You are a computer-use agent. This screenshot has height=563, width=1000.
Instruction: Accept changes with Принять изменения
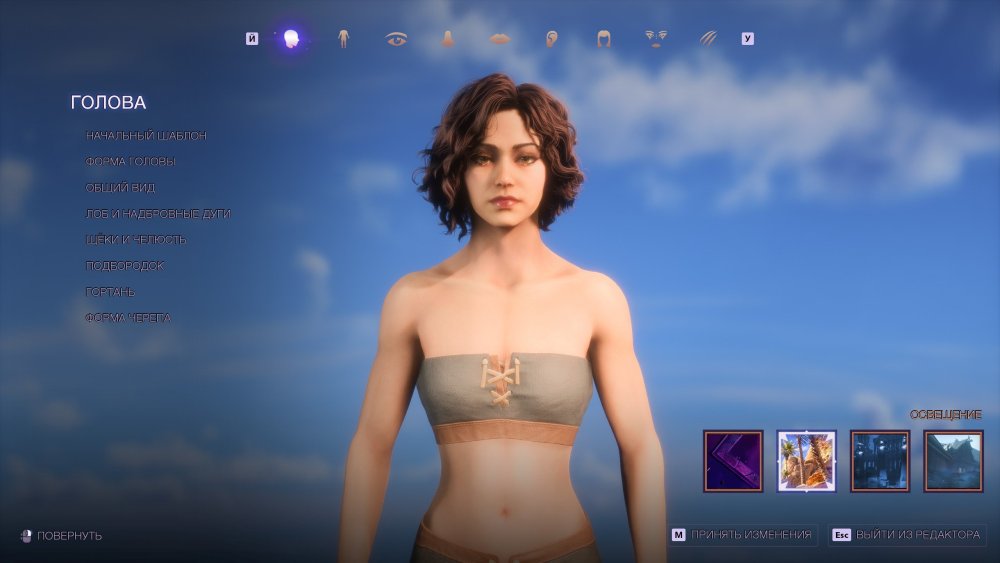click(x=743, y=535)
